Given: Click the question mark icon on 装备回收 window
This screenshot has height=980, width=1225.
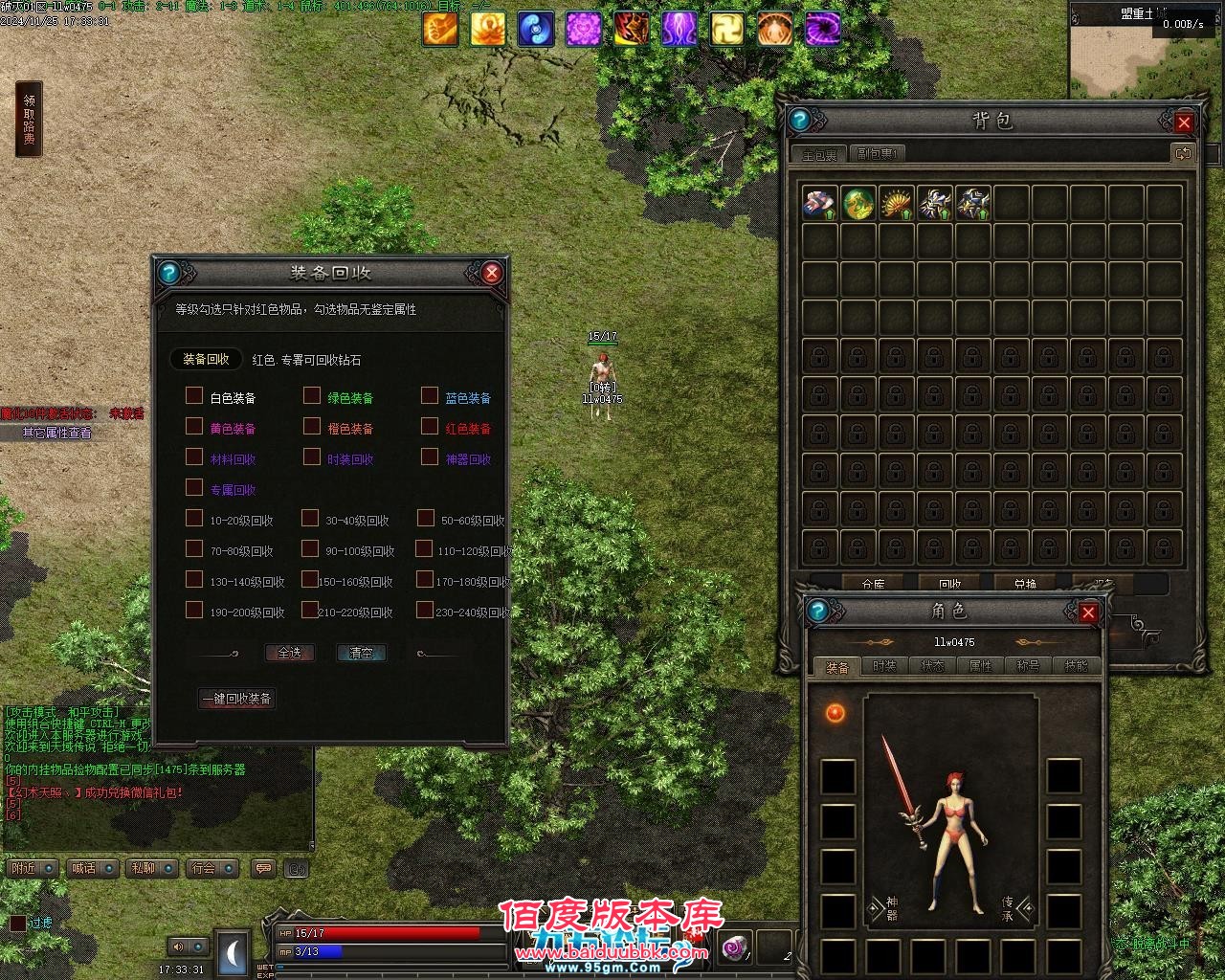Looking at the screenshot, I should pyautogui.click(x=168, y=272).
